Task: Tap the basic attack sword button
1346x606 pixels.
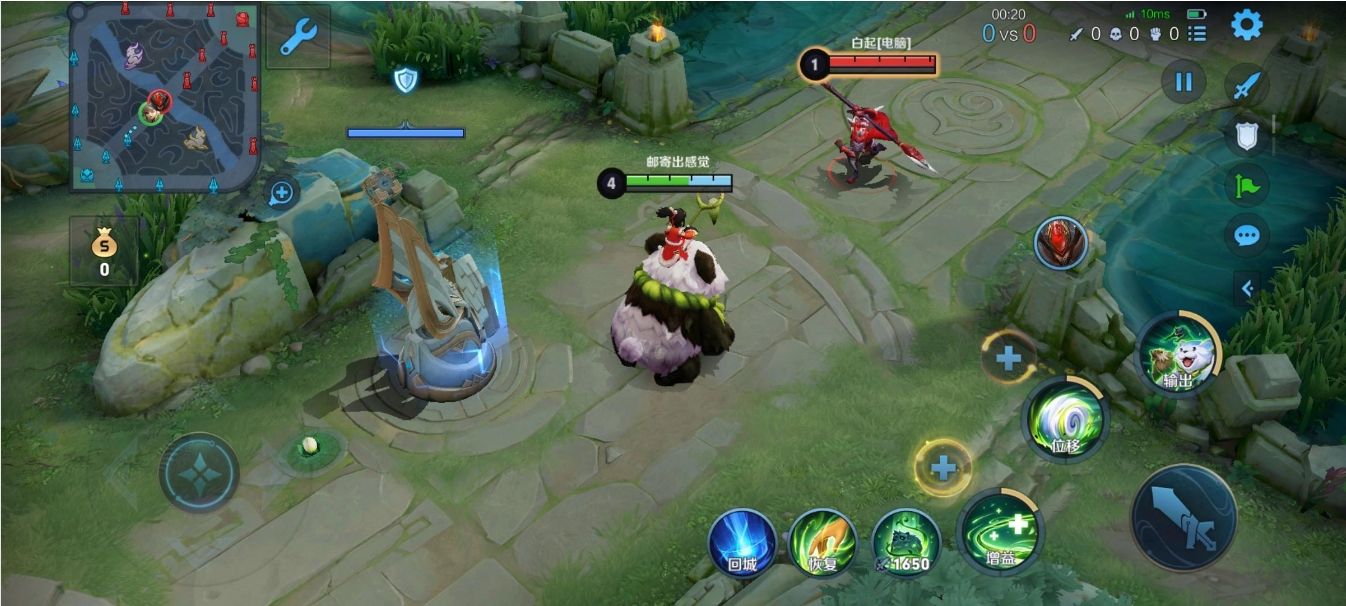Action: (x=1184, y=517)
